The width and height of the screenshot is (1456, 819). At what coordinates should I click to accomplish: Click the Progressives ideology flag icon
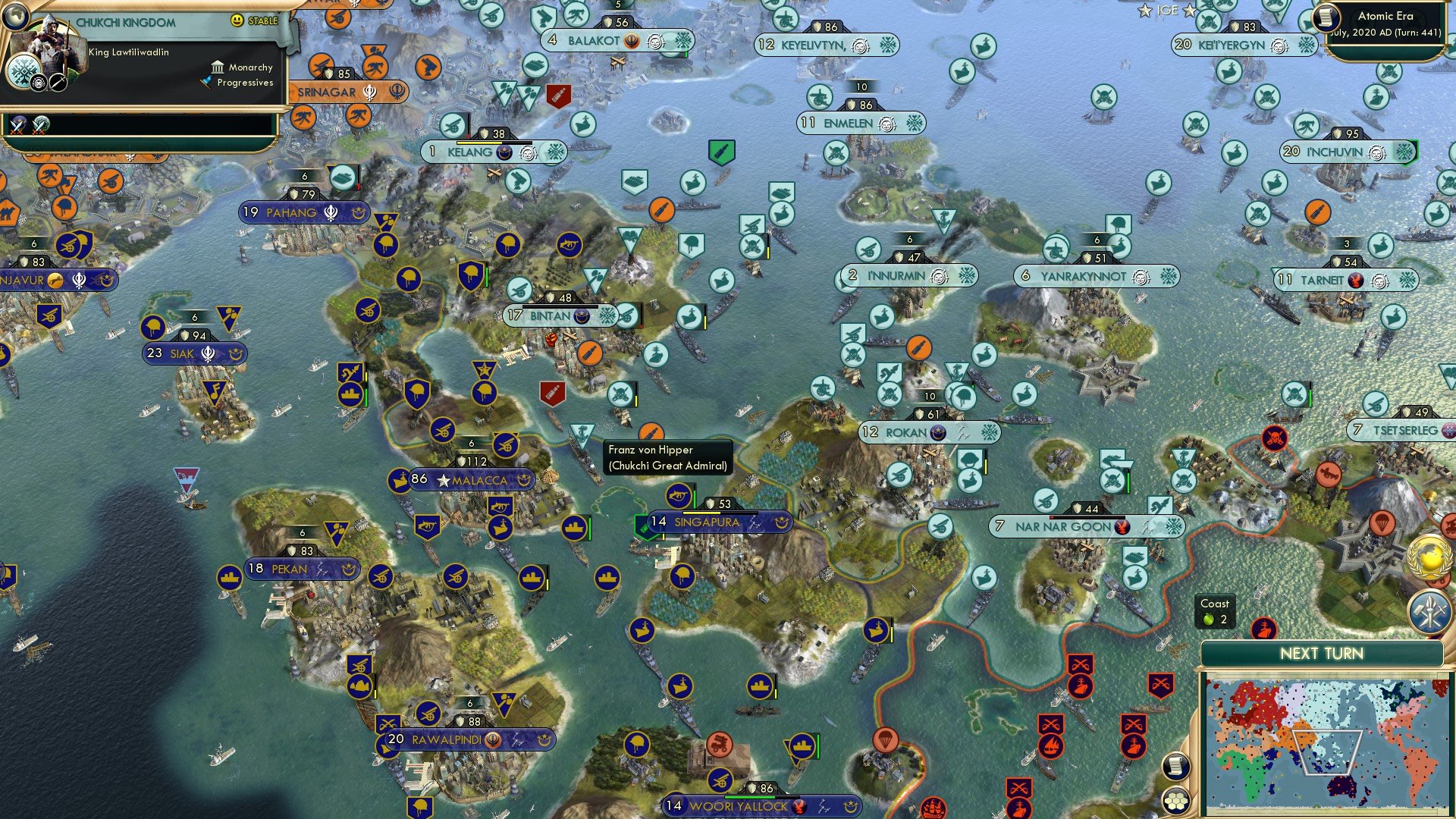(x=207, y=83)
